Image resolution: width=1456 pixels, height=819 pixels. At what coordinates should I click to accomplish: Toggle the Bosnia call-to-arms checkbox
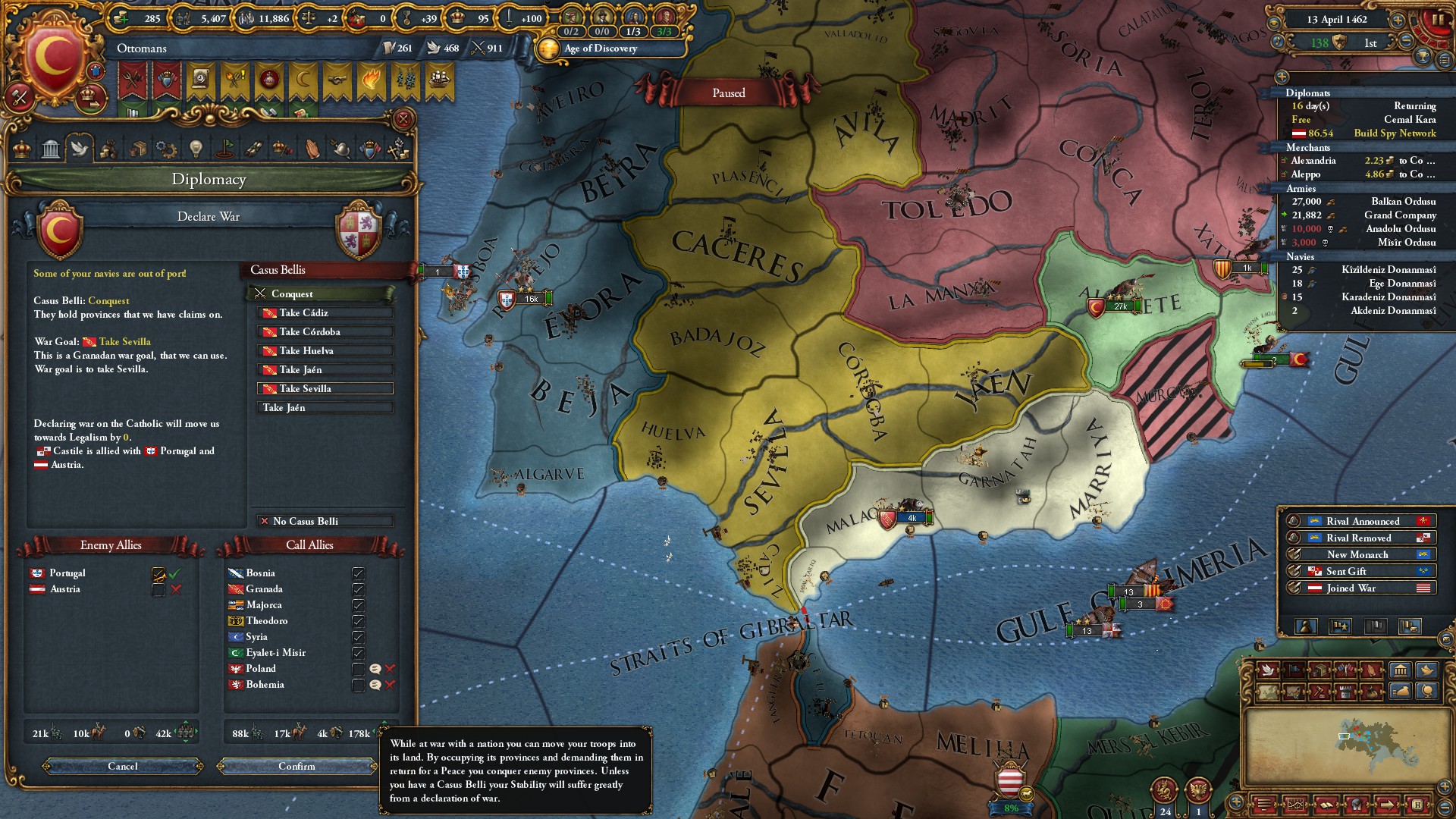(359, 573)
